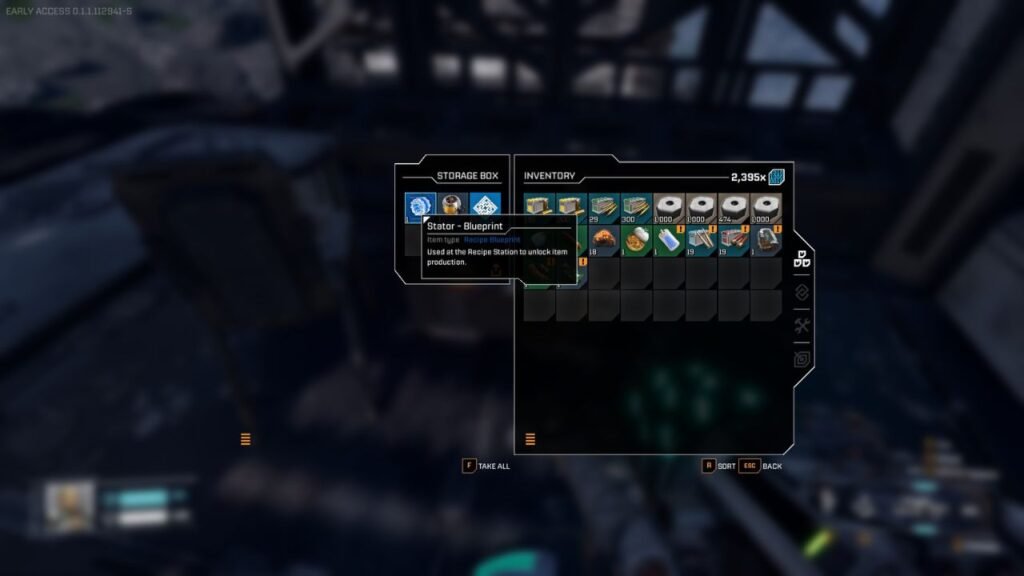Image resolution: width=1024 pixels, height=576 pixels.
Task: Open the wrench and screwdriver side tab
Action: pos(801,326)
